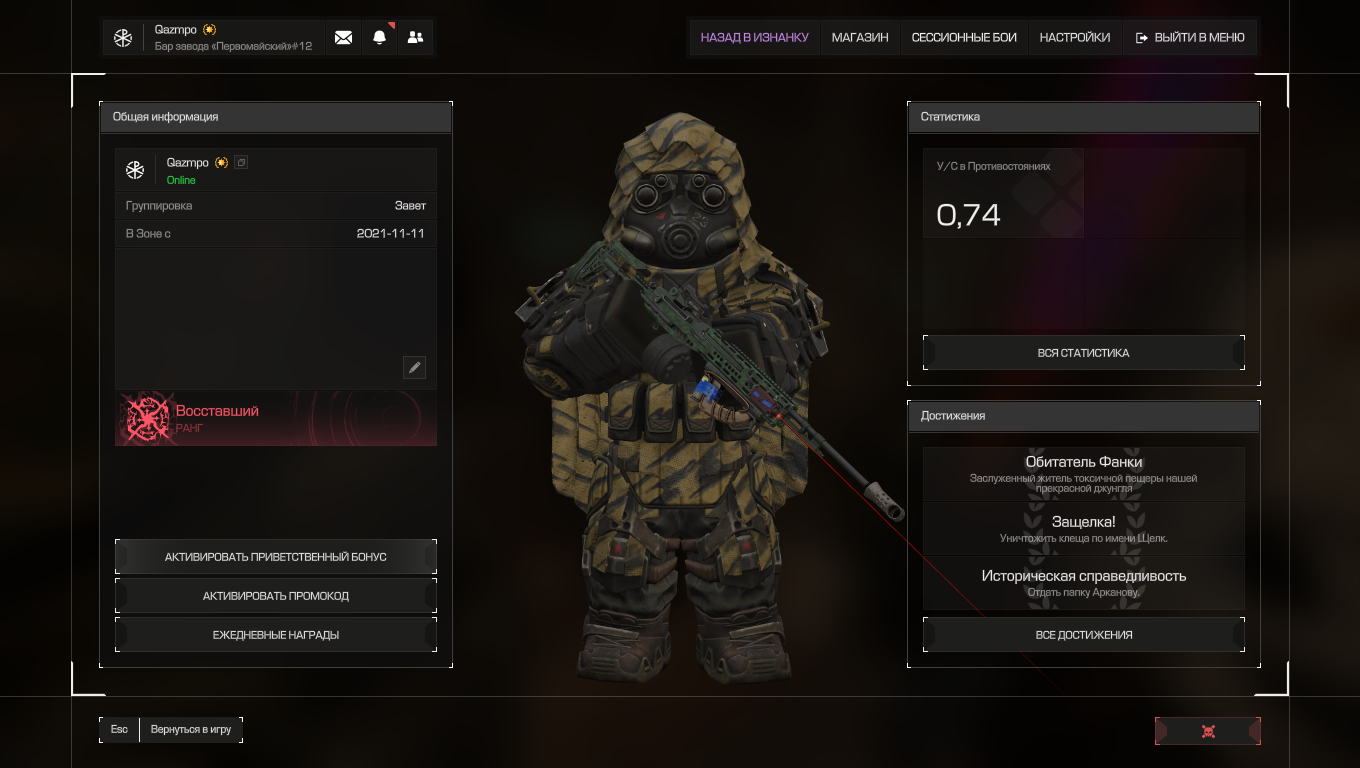1360x768 pixels.
Task: Show Вся статистика
Action: (1083, 353)
